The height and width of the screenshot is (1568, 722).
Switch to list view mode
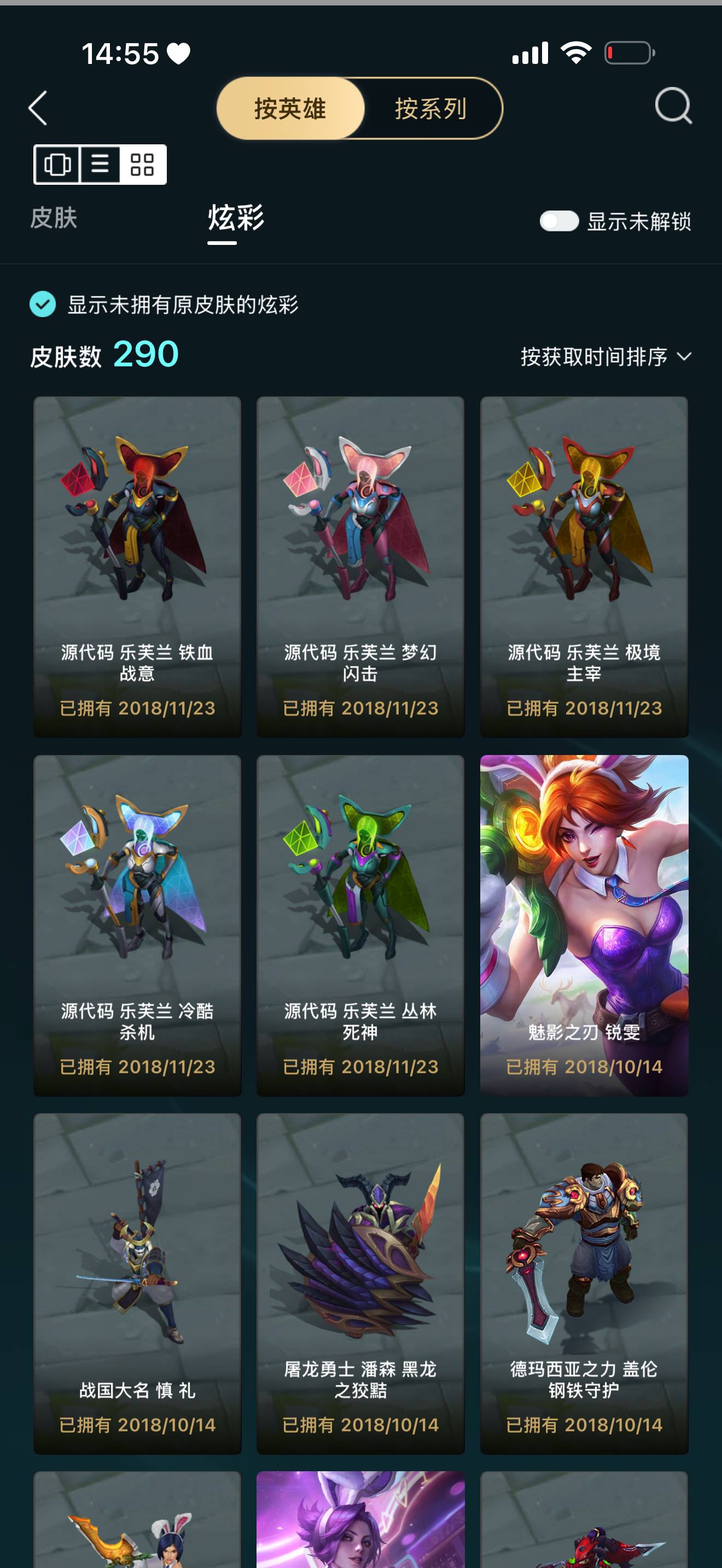click(x=100, y=165)
